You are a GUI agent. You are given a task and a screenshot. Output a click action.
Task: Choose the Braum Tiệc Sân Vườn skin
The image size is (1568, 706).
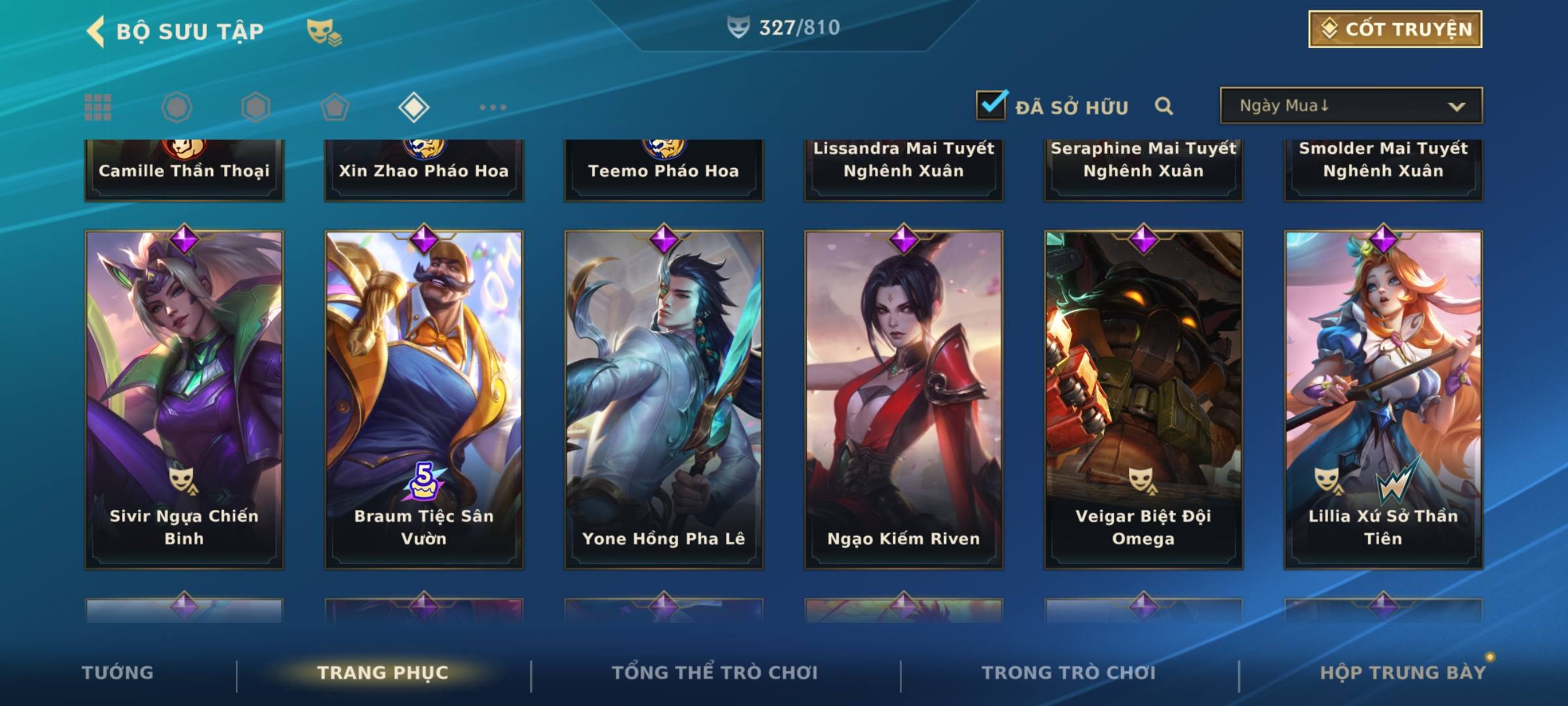(x=424, y=399)
